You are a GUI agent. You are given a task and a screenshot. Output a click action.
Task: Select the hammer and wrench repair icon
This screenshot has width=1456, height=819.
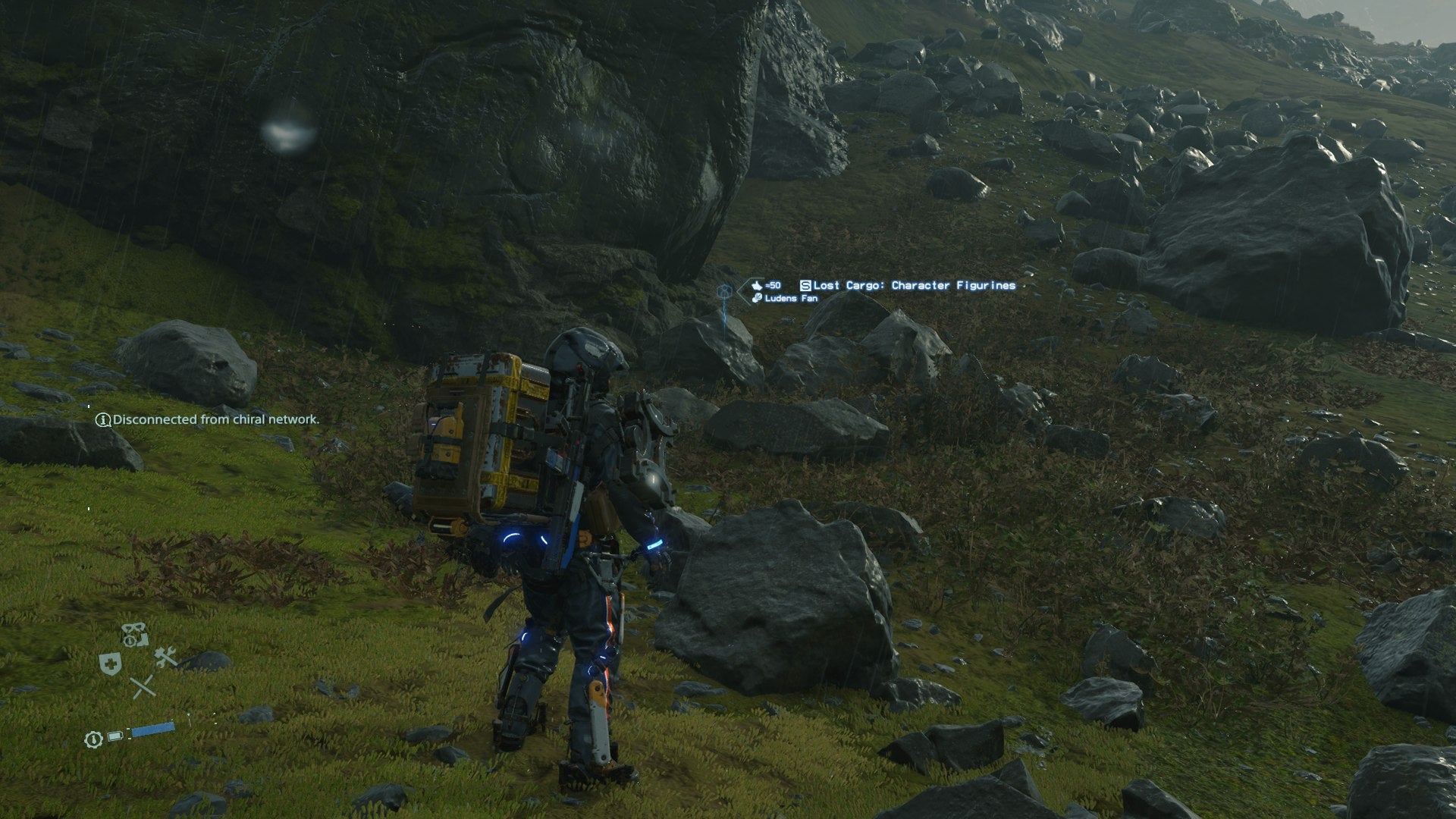[x=165, y=657]
